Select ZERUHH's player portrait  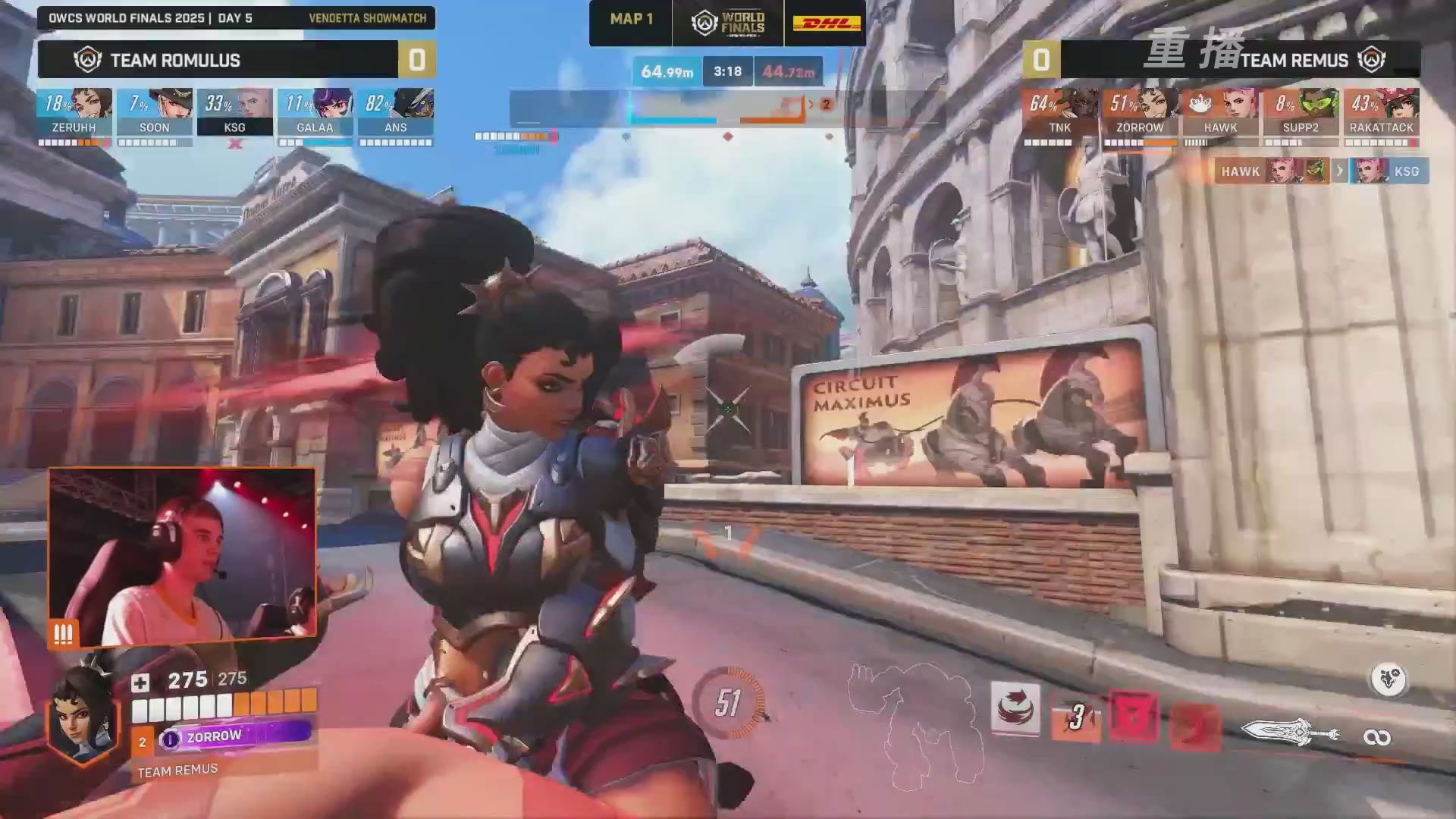pos(74,111)
